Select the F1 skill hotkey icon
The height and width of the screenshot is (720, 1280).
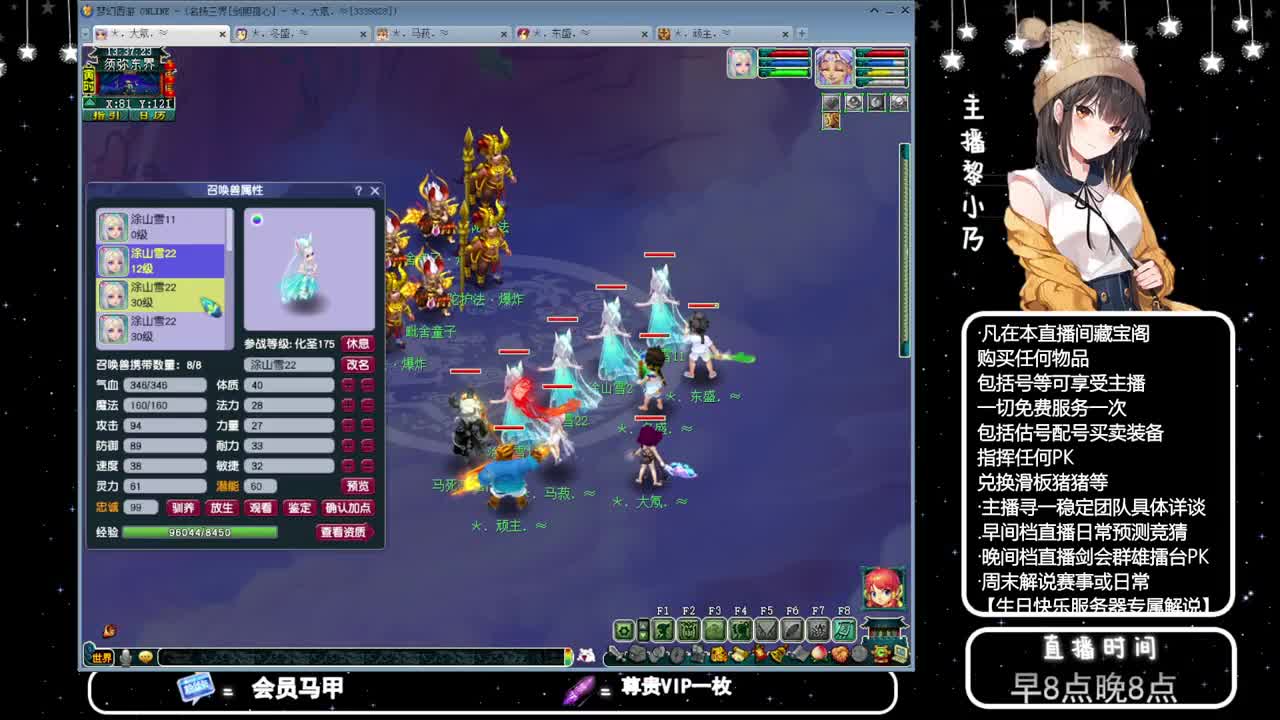pos(663,630)
